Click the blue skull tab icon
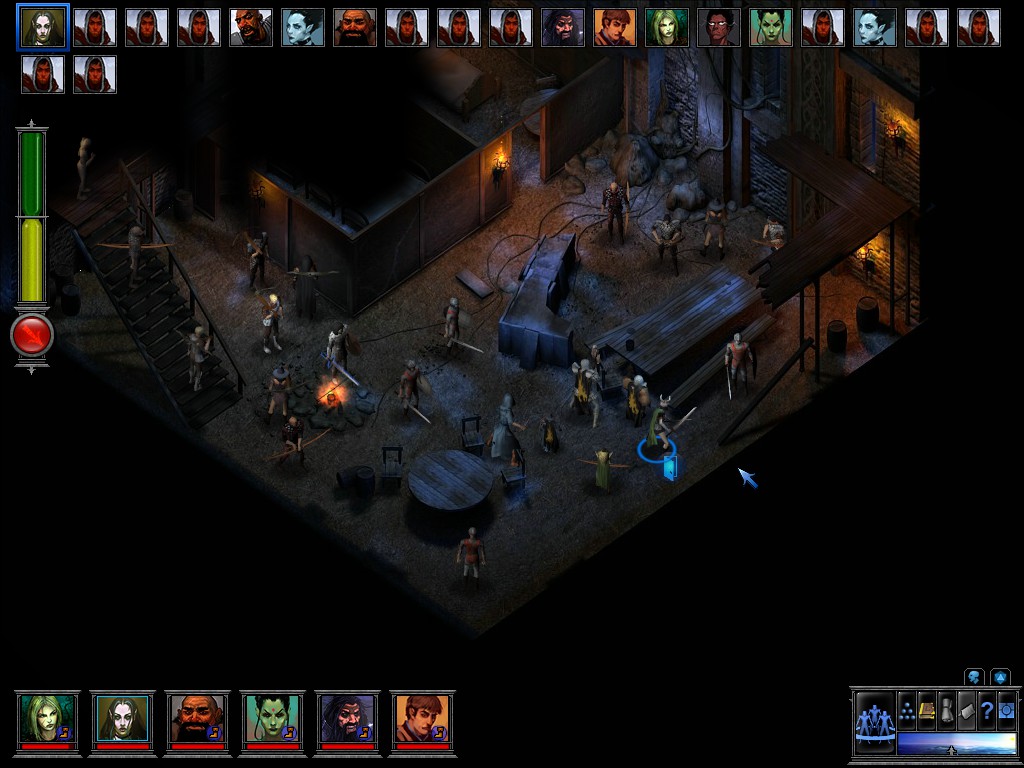The width and height of the screenshot is (1024, 768). coord(973,677)
